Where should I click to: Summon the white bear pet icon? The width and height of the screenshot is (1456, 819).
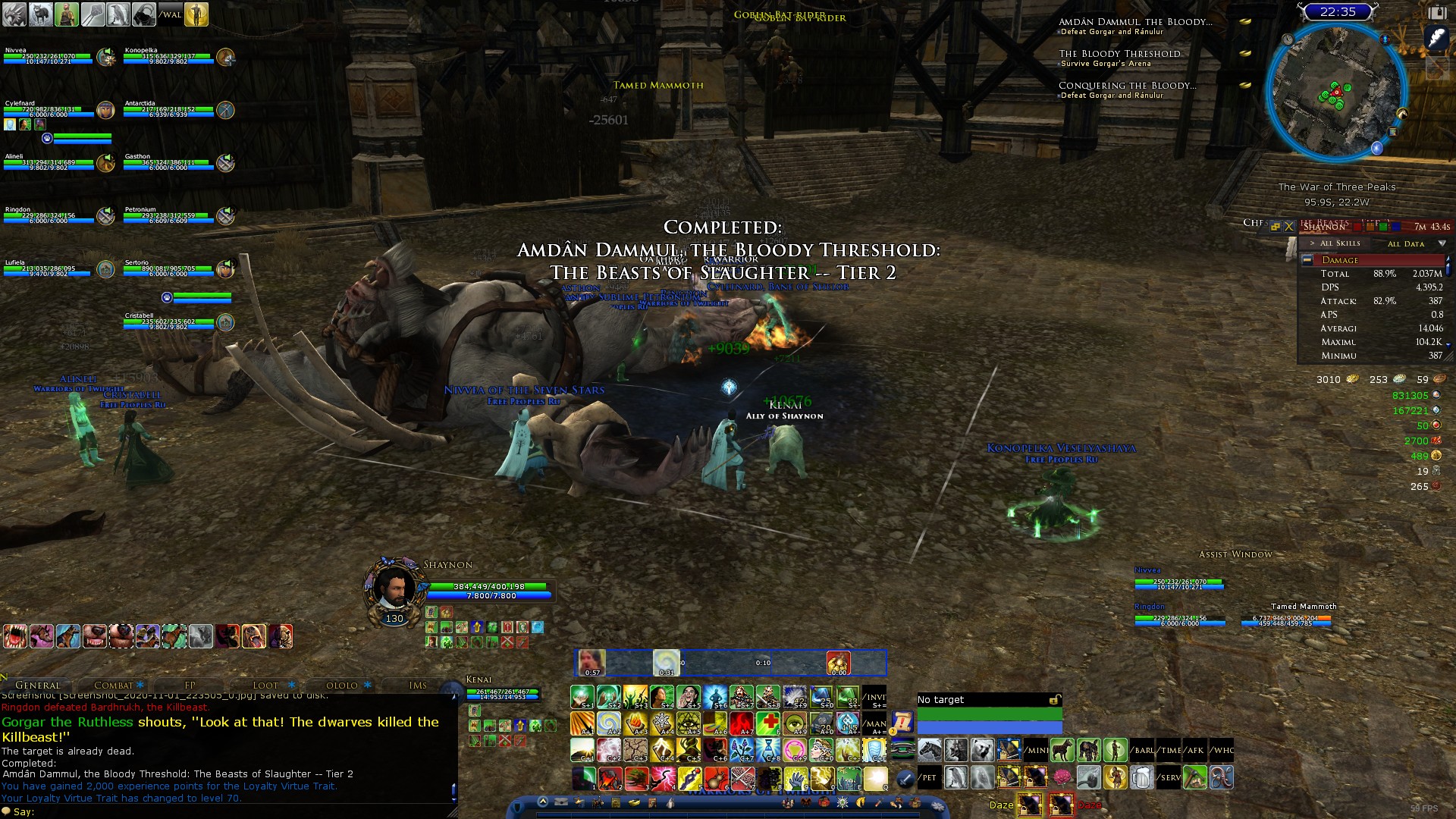click(982, 750)
